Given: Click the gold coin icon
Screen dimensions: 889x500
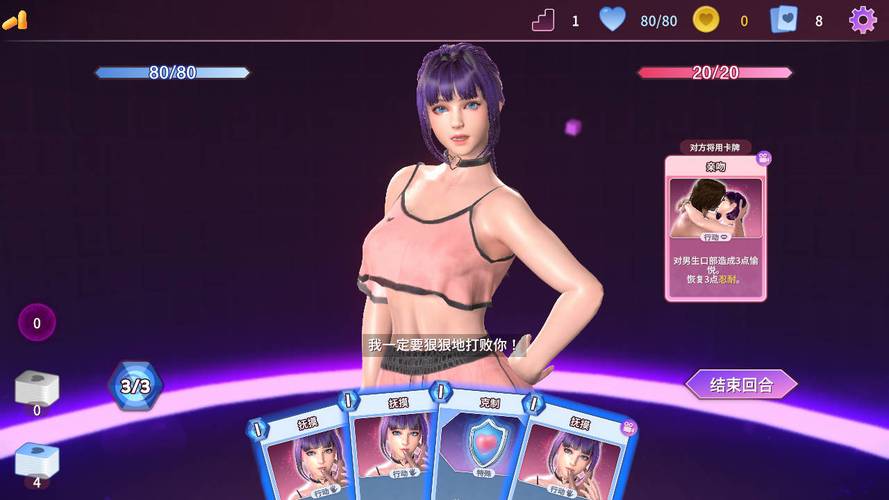Looking at the screenshot, I should 706,20.
